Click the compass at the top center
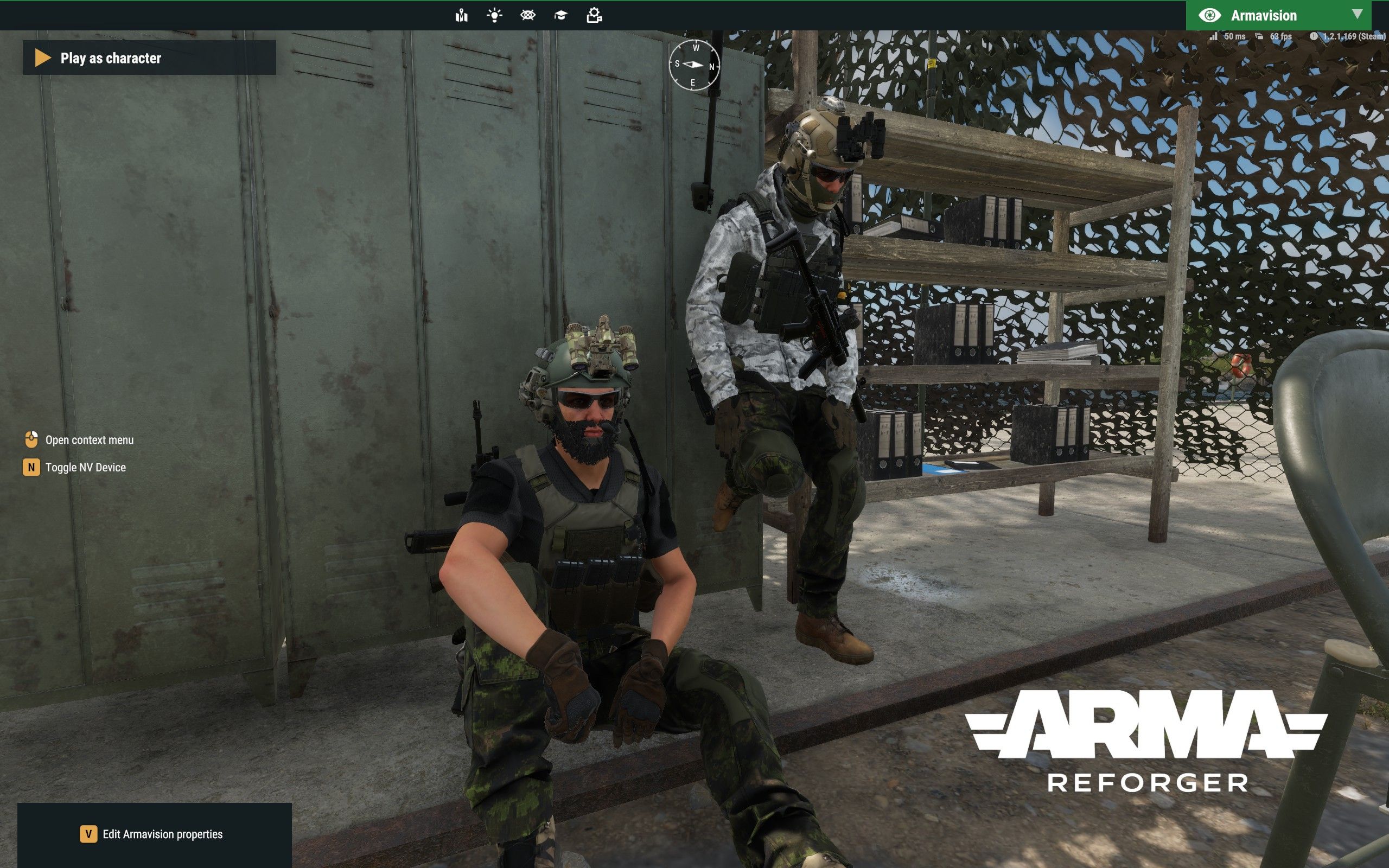1389x868 pixels. coord(694,65)
